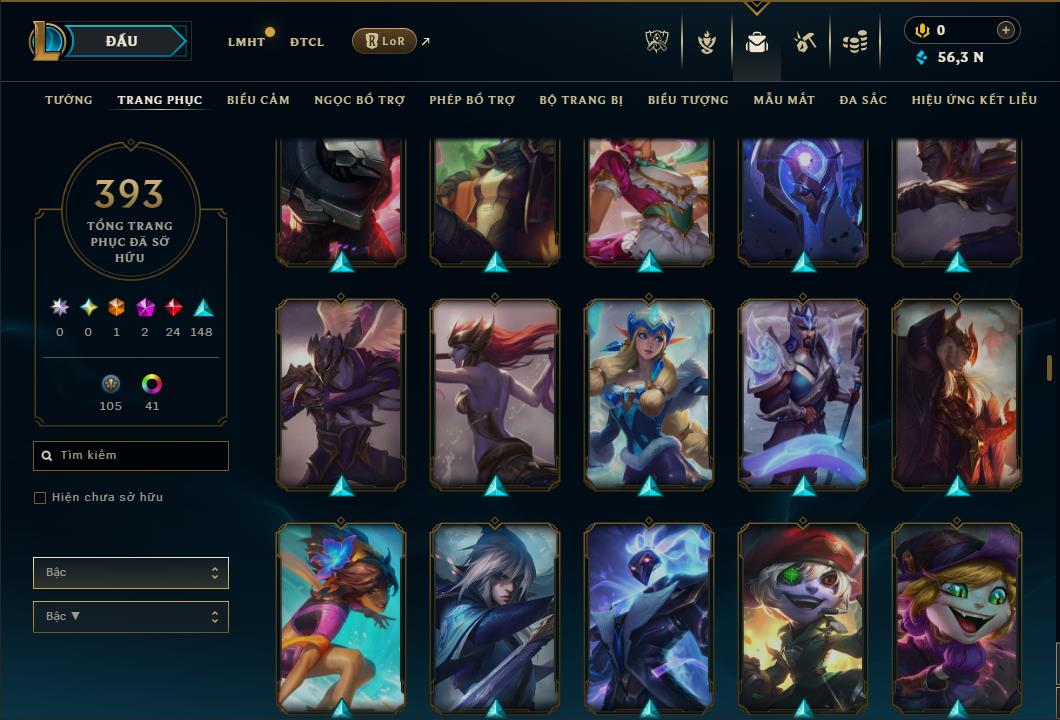Select the Teemo red beret skin card

pos(803,615)
